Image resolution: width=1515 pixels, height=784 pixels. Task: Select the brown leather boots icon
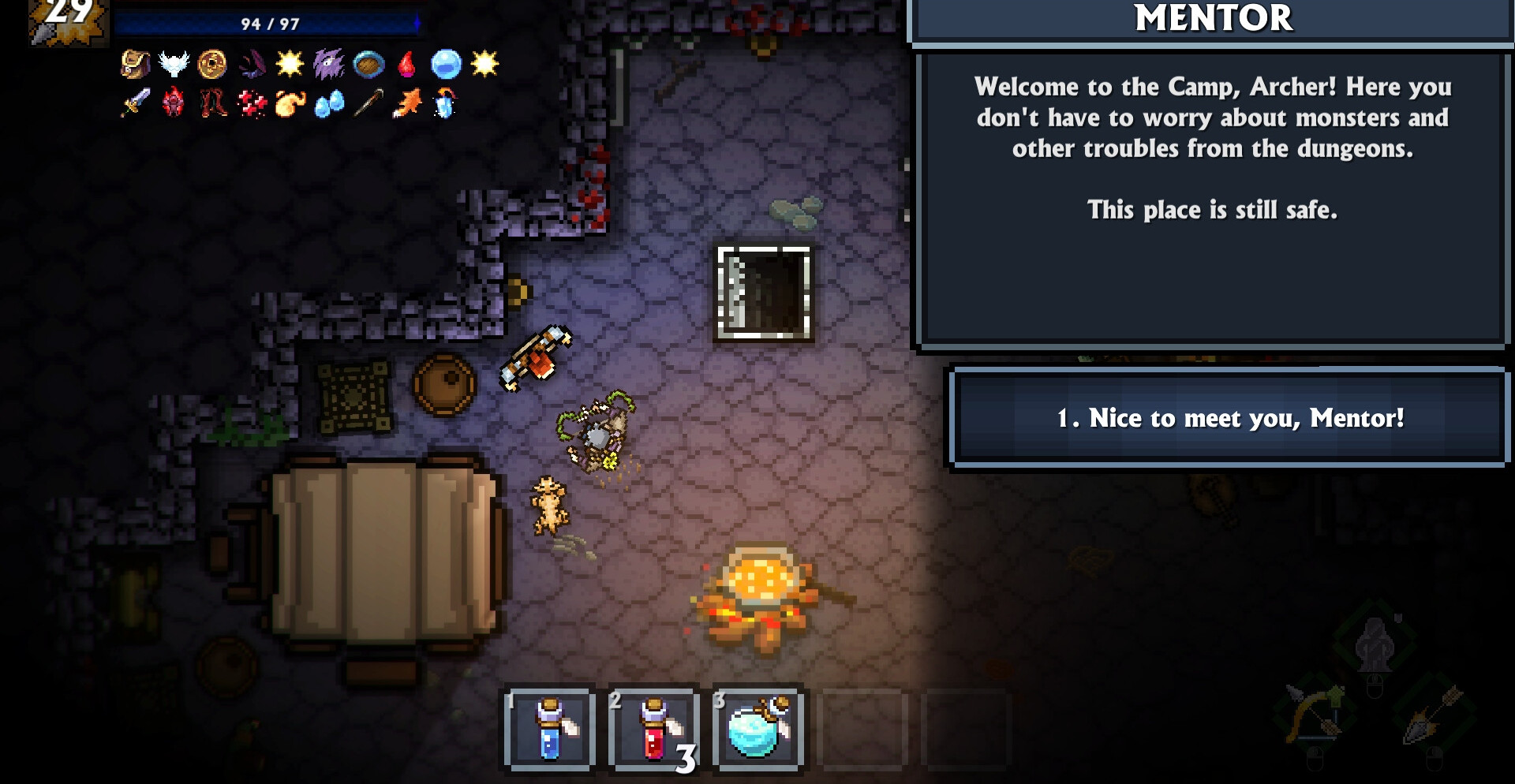pyautogui.click(x=212, y=103)
